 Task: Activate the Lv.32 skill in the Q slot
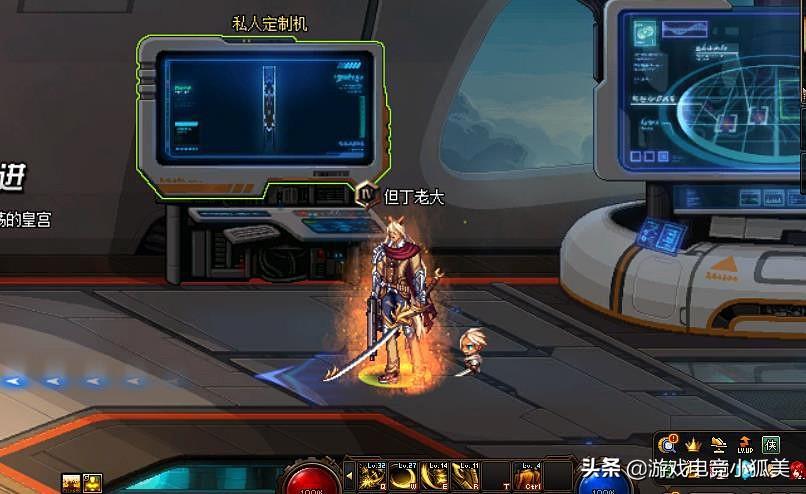[x=374, y=477]
